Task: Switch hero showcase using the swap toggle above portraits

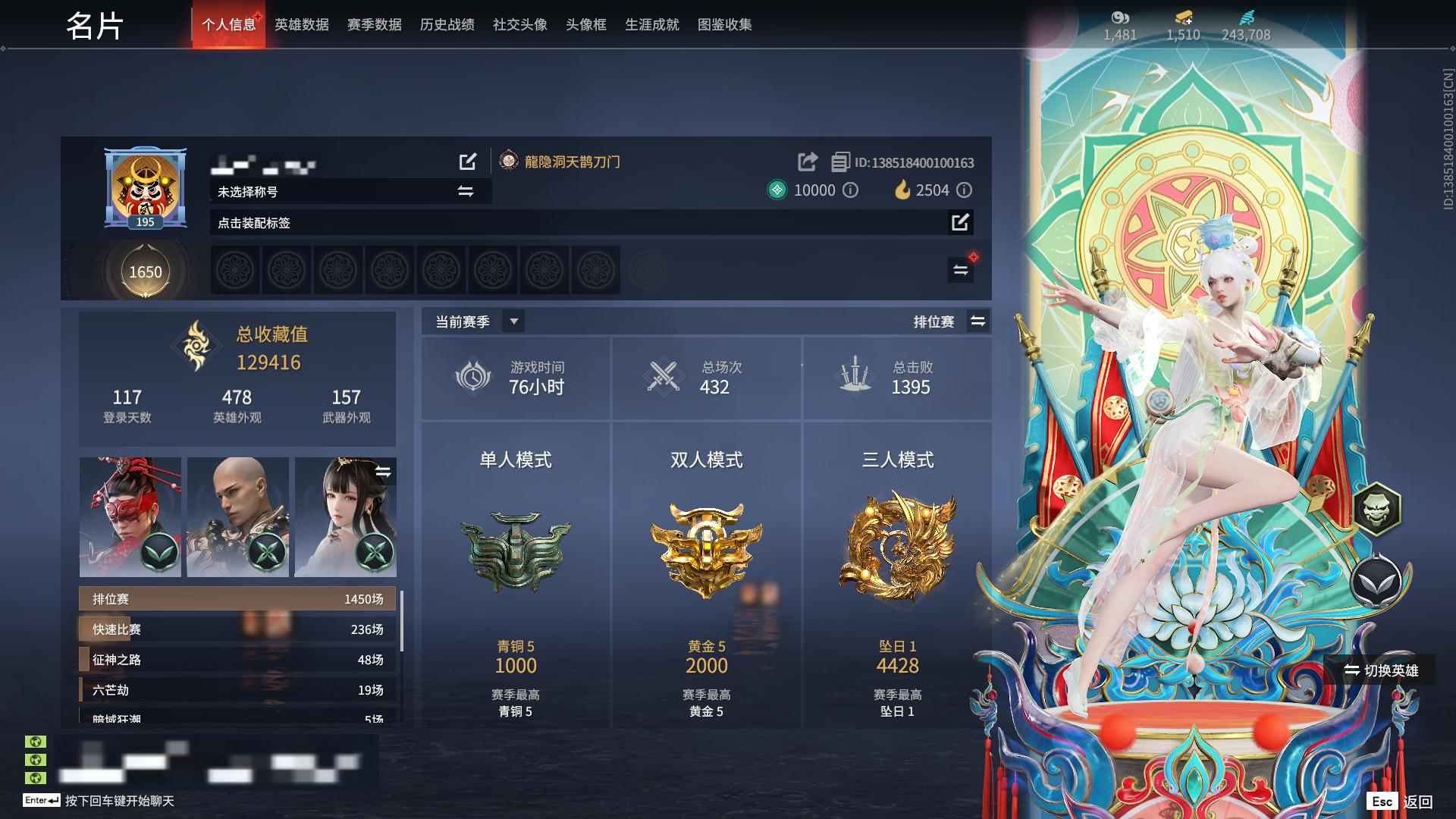Action: pyautogui.click(x=385, y=470)
